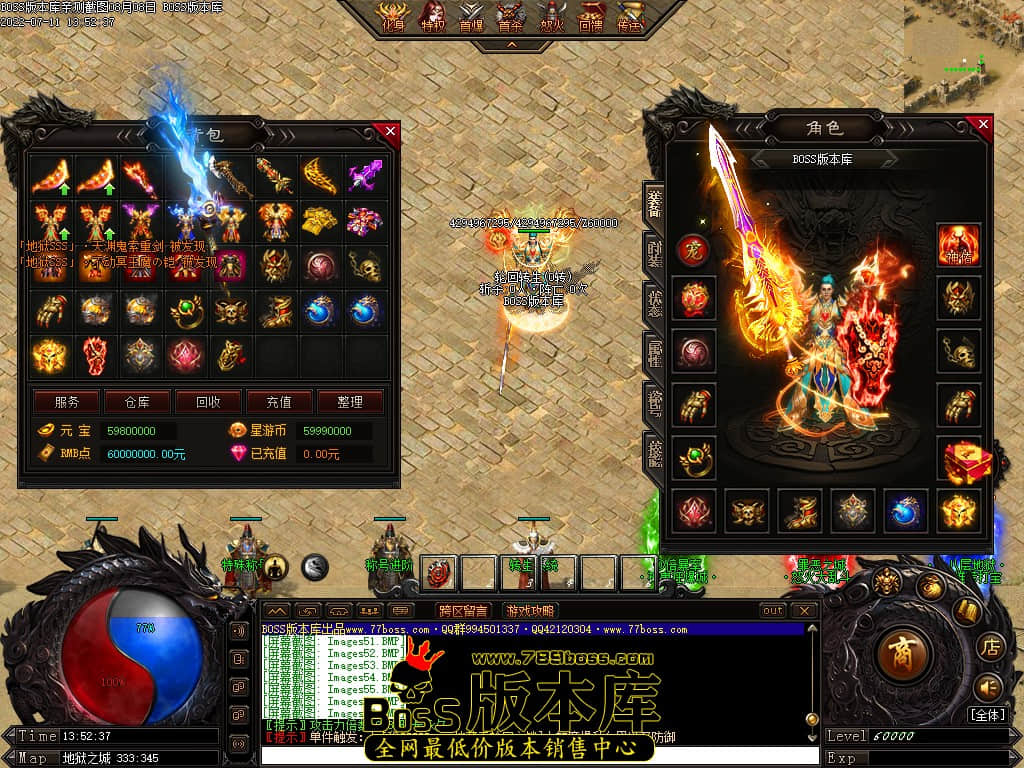
Task: Open the 仓库 warehouse from the bag
Action: pos(138,402)
